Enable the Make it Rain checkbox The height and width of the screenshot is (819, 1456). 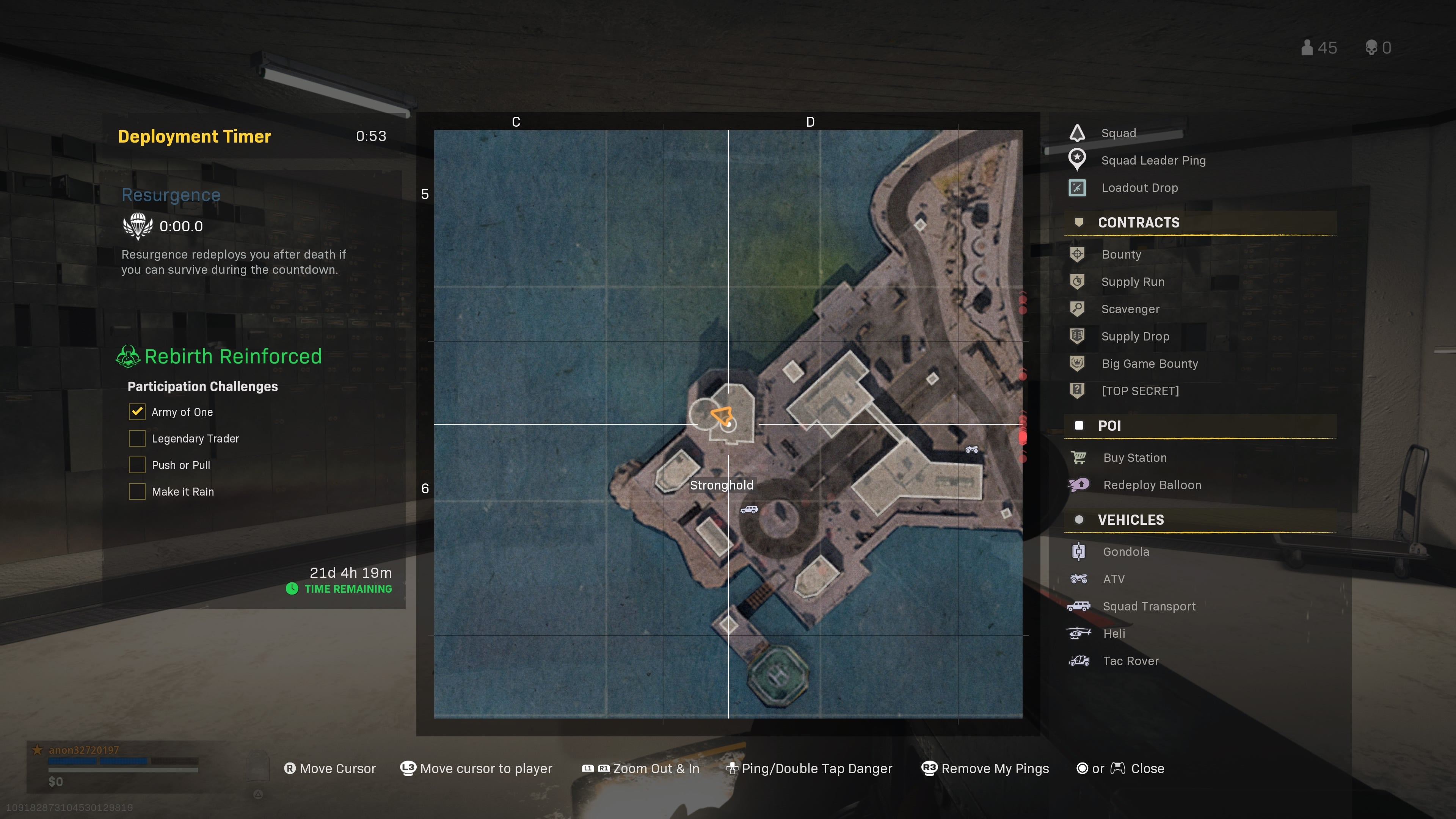click(137, 491)
